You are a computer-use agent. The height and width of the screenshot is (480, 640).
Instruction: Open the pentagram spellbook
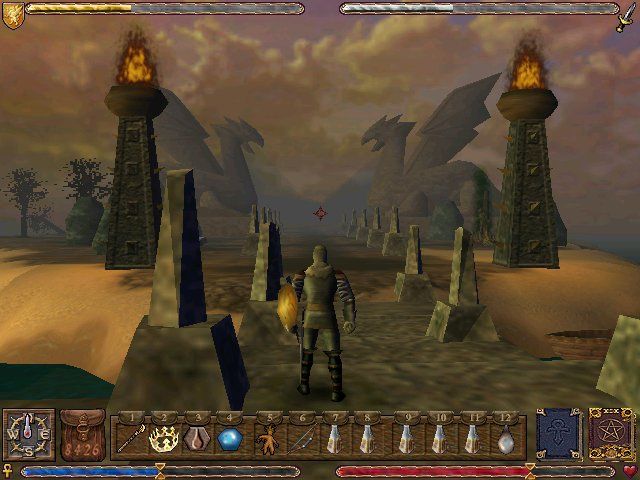click(x=607, y=435)
